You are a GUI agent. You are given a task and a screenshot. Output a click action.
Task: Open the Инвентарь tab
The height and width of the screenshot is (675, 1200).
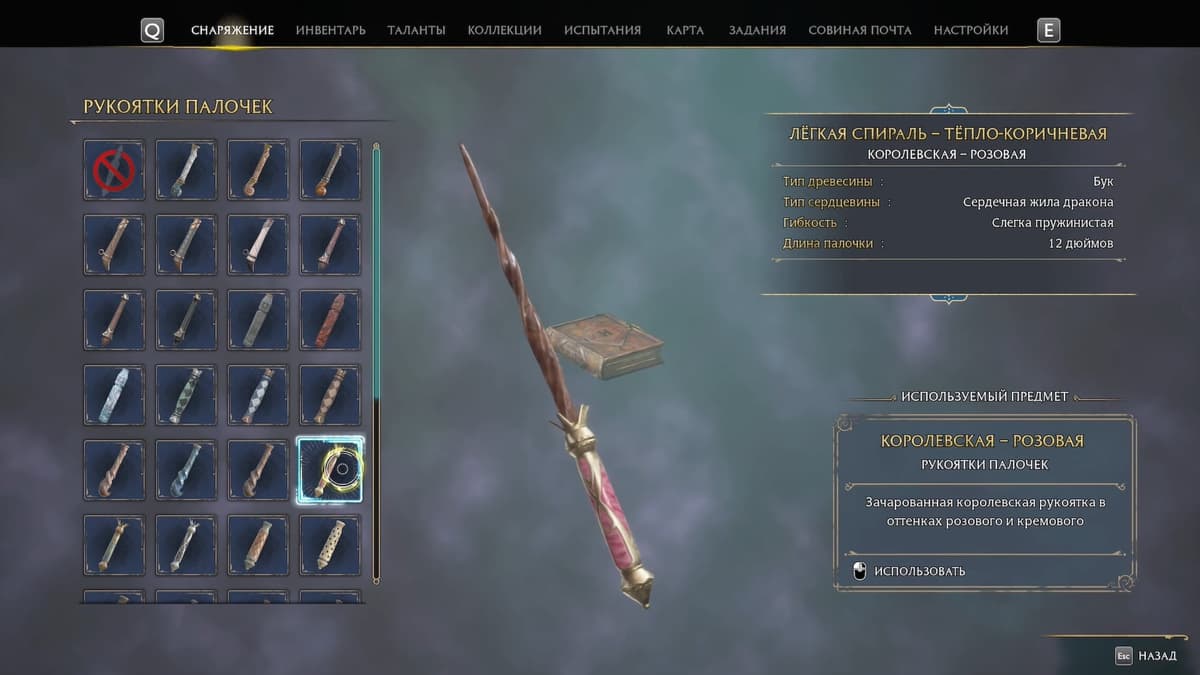330,30
